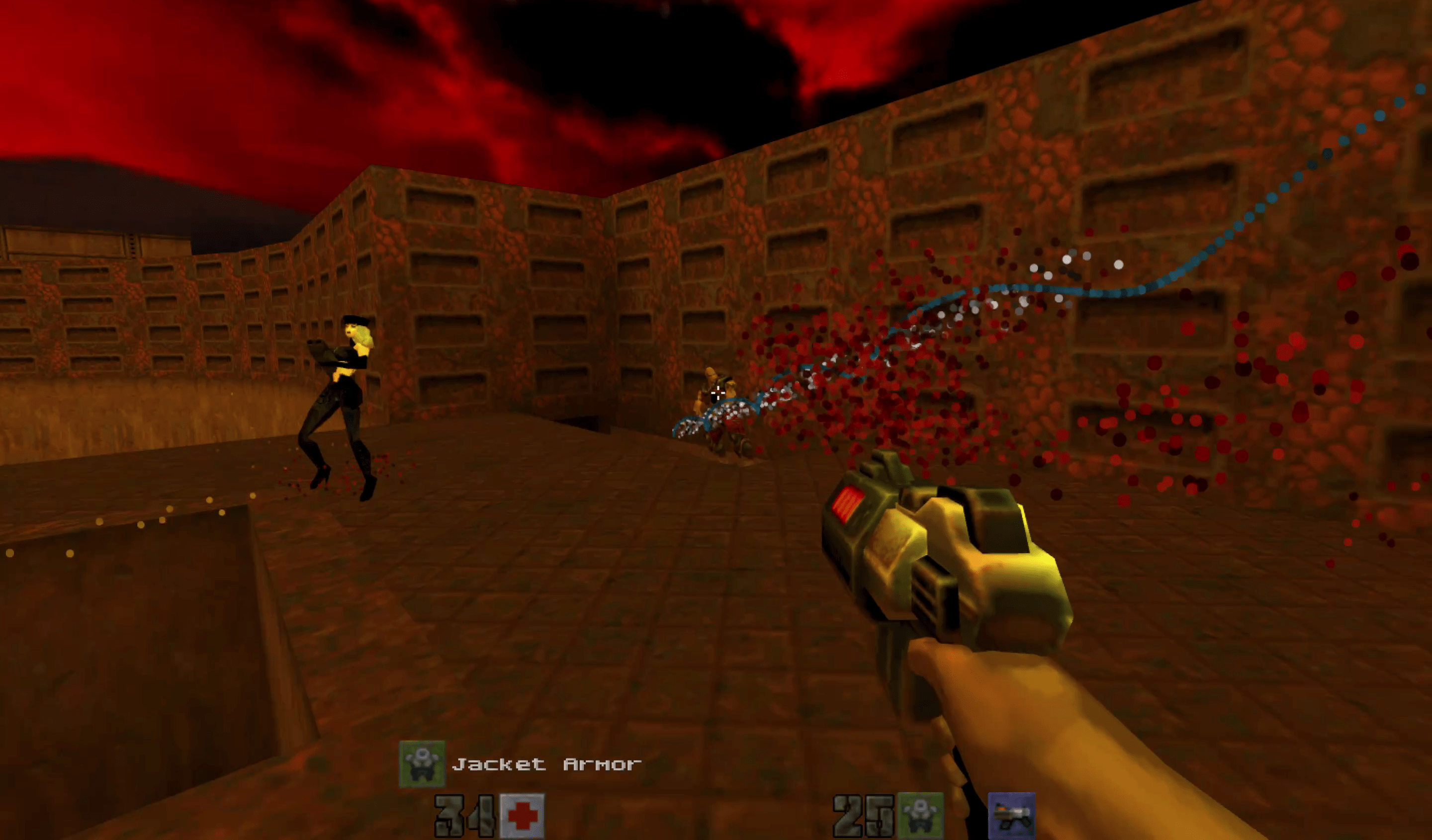Select the red cross health icon

(x=522, y=816)
